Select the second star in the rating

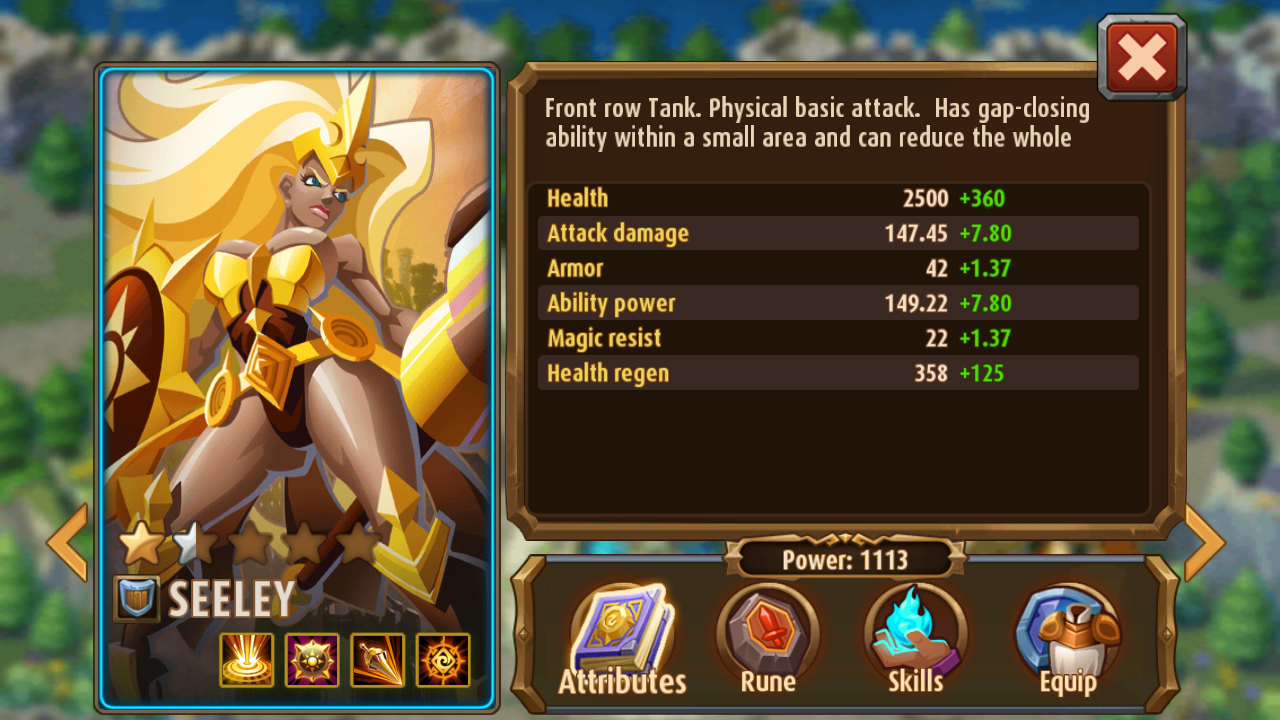click(x=195, y=540)
